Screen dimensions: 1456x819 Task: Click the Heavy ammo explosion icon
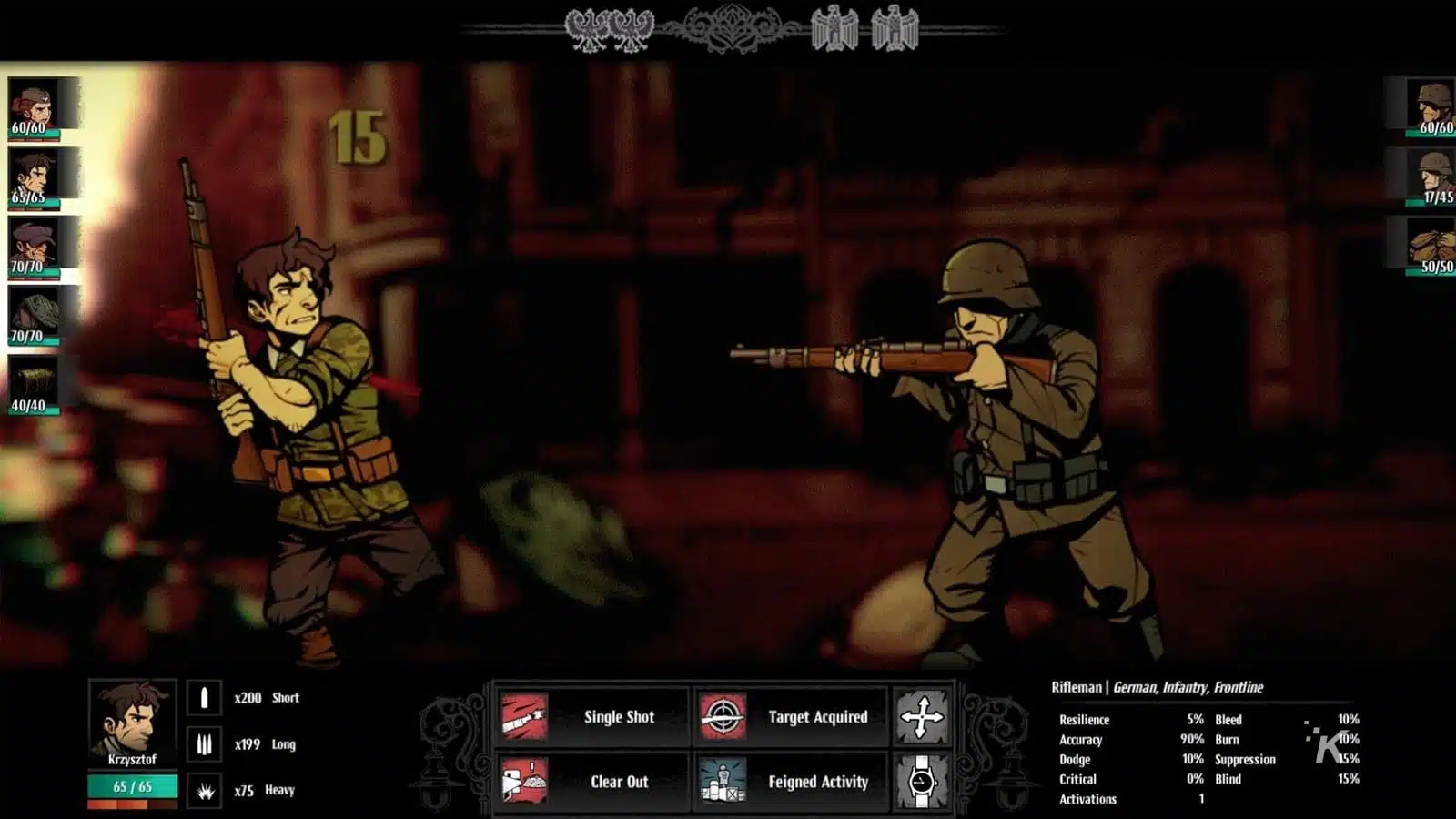pos(202,788)
